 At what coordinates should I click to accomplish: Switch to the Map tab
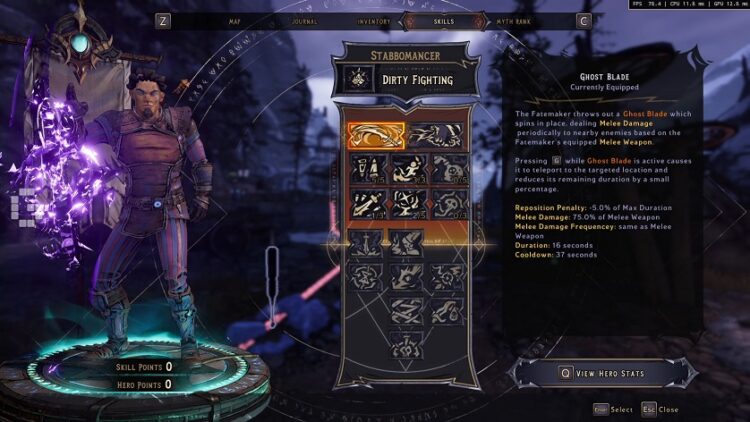pos(235,20)
